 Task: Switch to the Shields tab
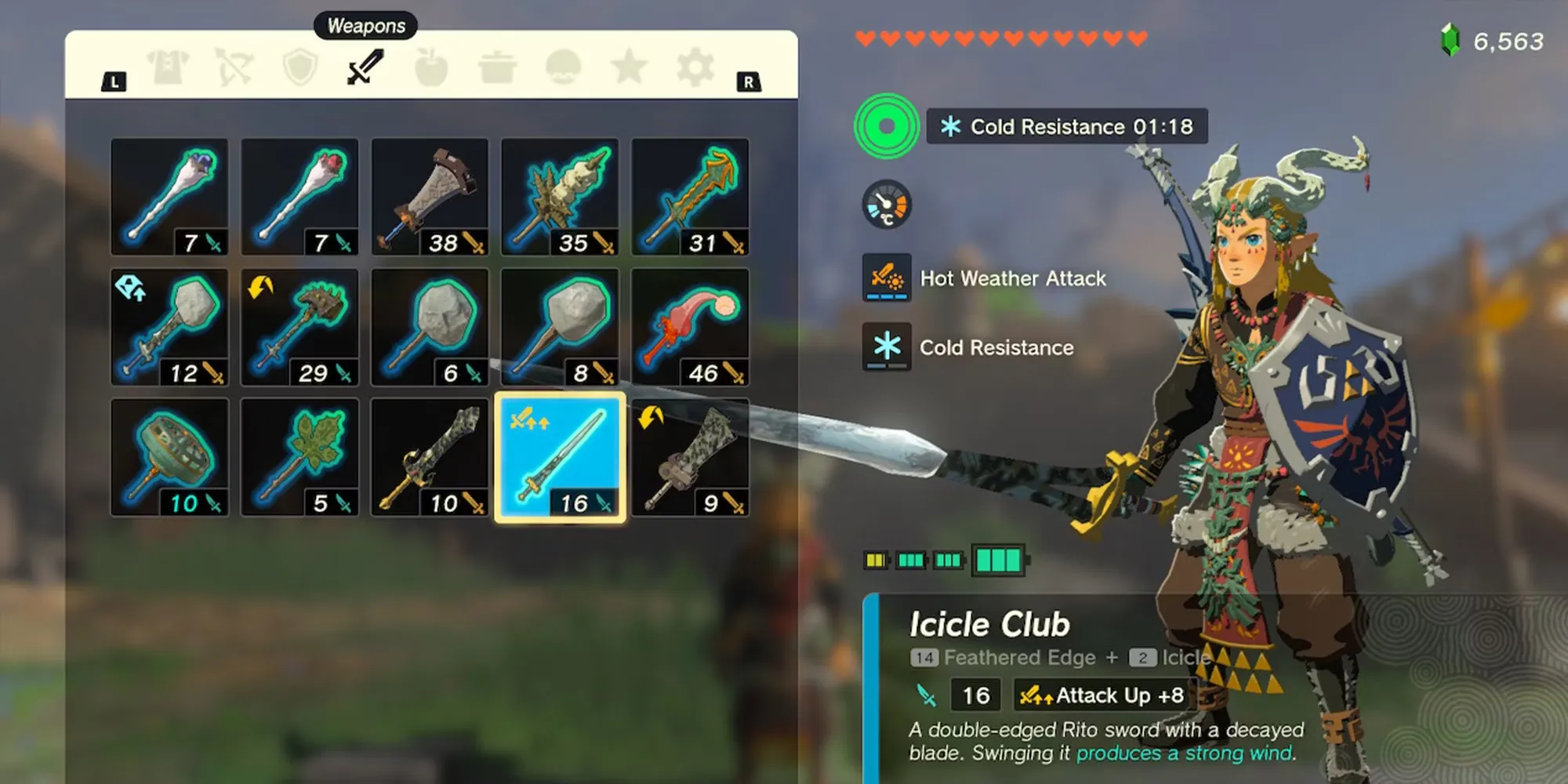[x=299, y=68]
